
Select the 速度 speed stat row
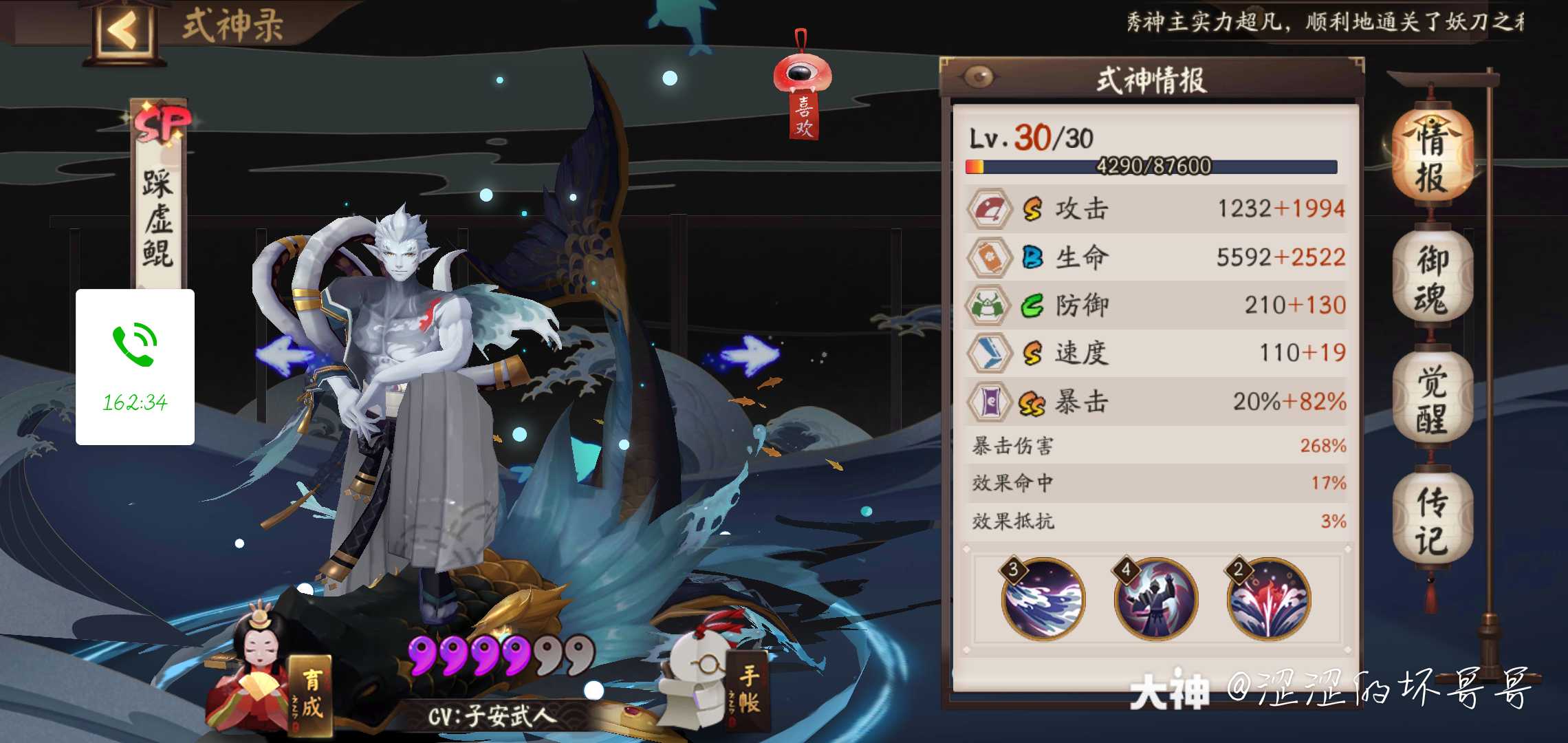coord(1155,353)
